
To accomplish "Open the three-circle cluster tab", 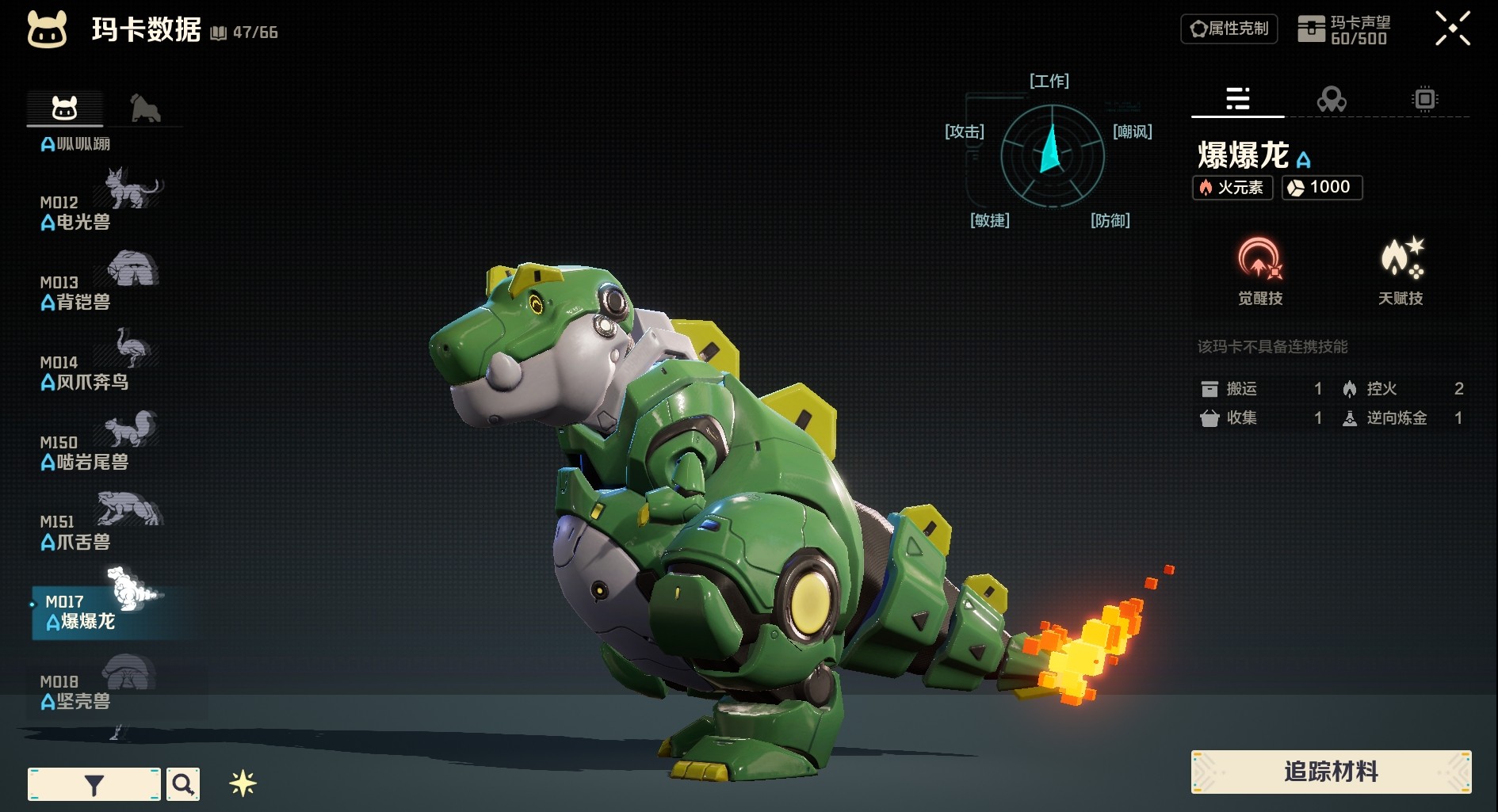I will [1331, 99].
